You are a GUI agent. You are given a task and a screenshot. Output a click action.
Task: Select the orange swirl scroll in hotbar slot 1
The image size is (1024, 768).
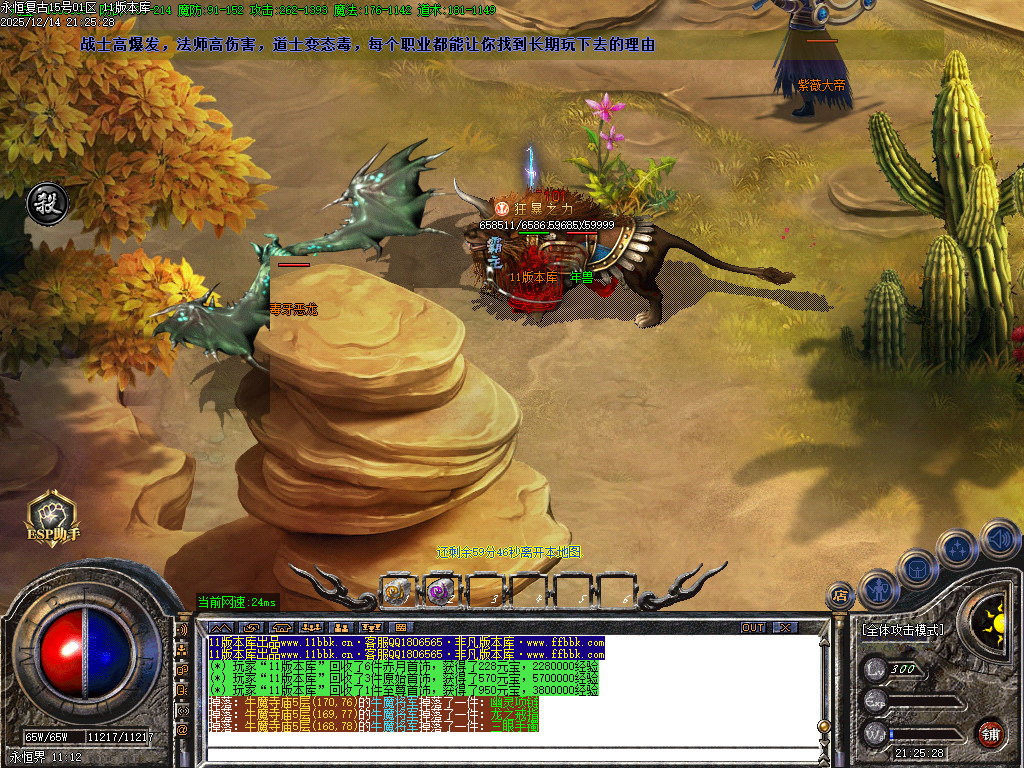pyautogui.click(x=397, y=592)
